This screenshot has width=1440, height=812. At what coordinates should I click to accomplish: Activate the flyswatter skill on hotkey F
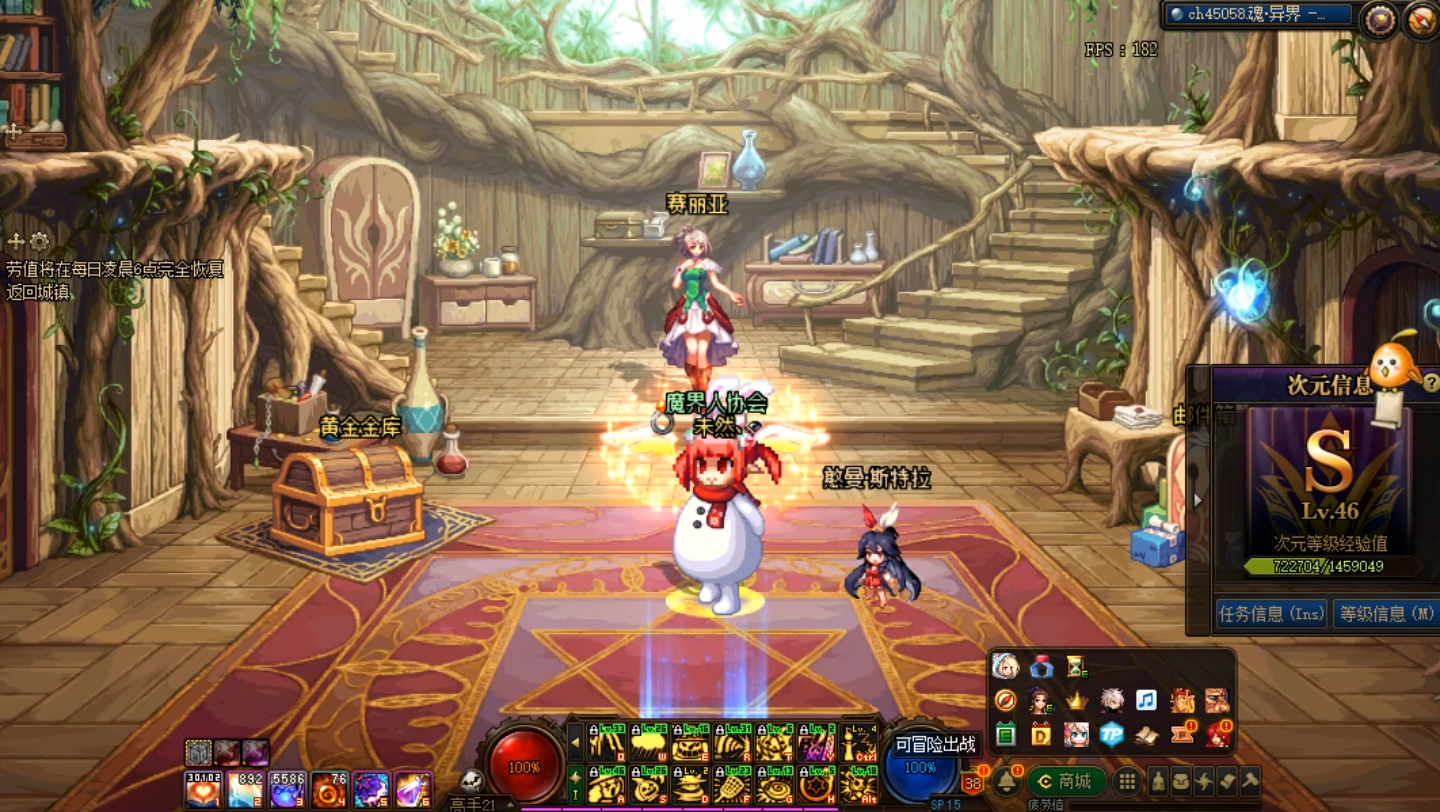pos(732,785)
